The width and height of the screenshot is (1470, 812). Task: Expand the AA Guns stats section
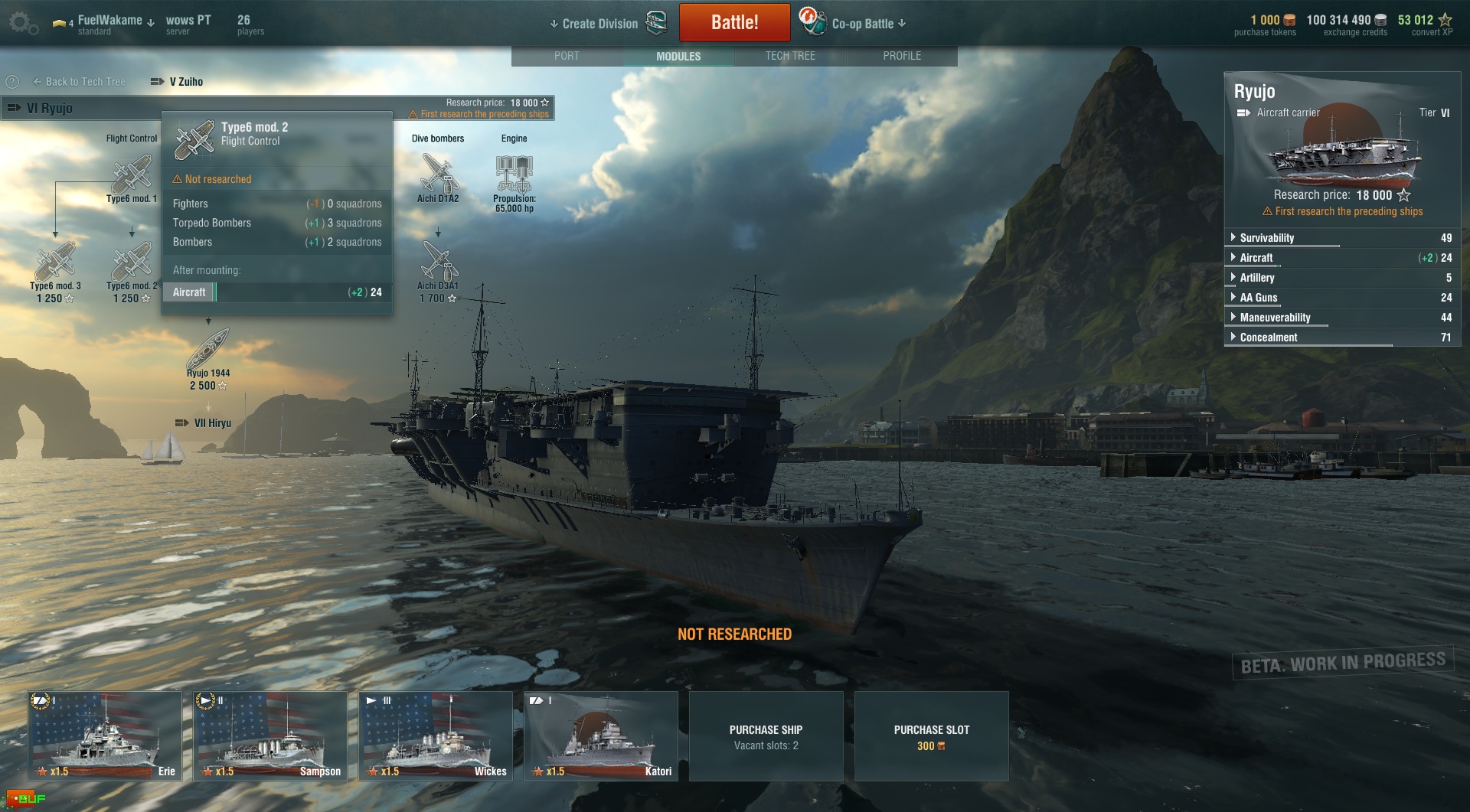[1258, 298]
